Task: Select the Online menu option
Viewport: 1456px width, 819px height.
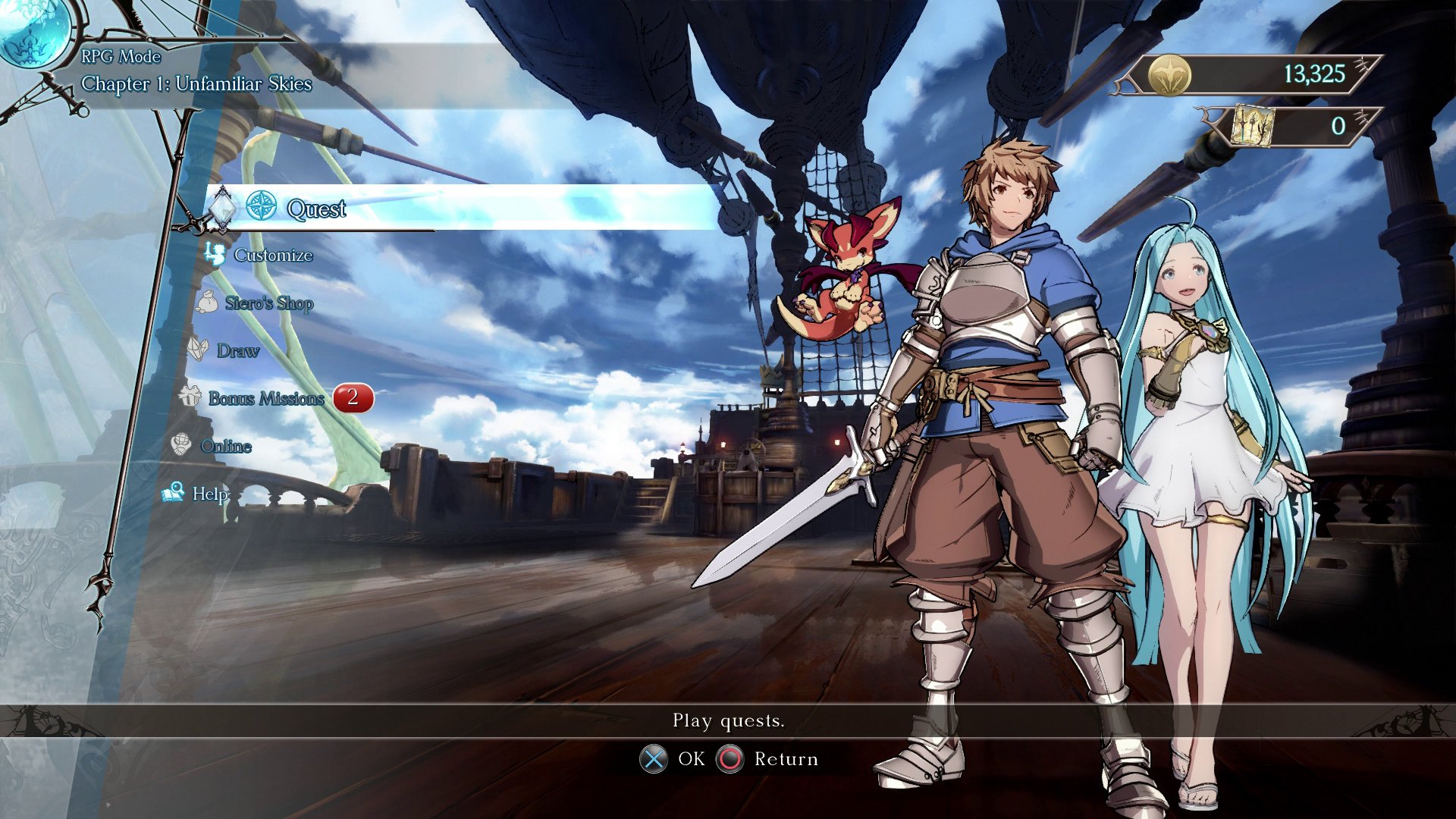Action: pyautogui.click(x=225, y=446)
